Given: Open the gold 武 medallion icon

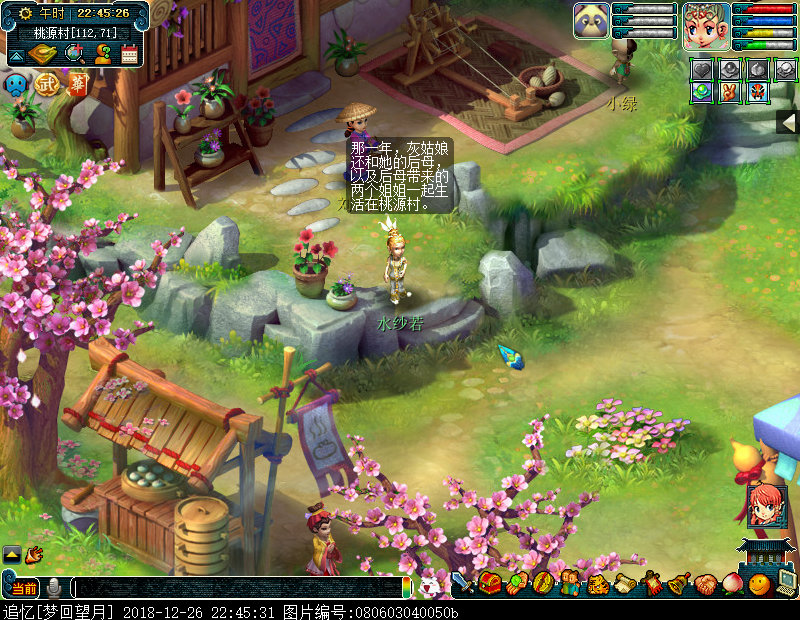Looking at the screenshot, I should click(46, 85).
